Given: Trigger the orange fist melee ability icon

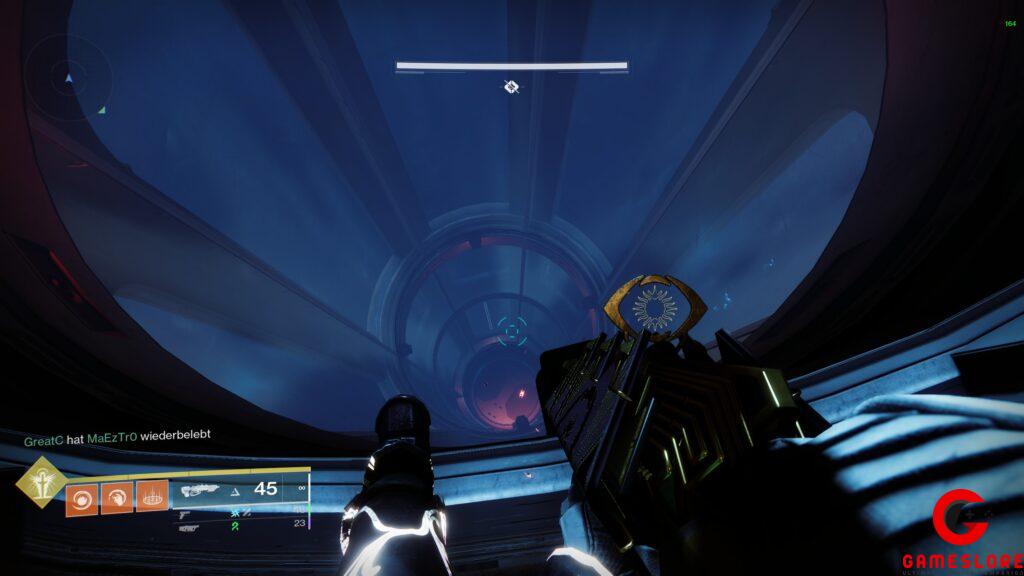Looking at the screenshot, I should click(x=116, y=497).
